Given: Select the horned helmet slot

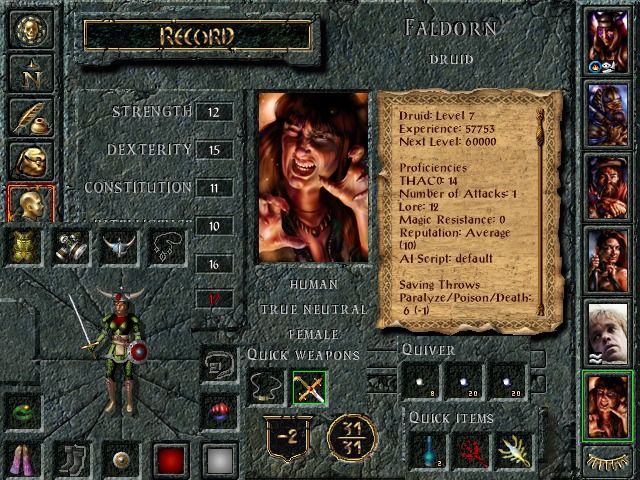Looking at the screenshot, I should pyautogui.click(x=119, y=246).
